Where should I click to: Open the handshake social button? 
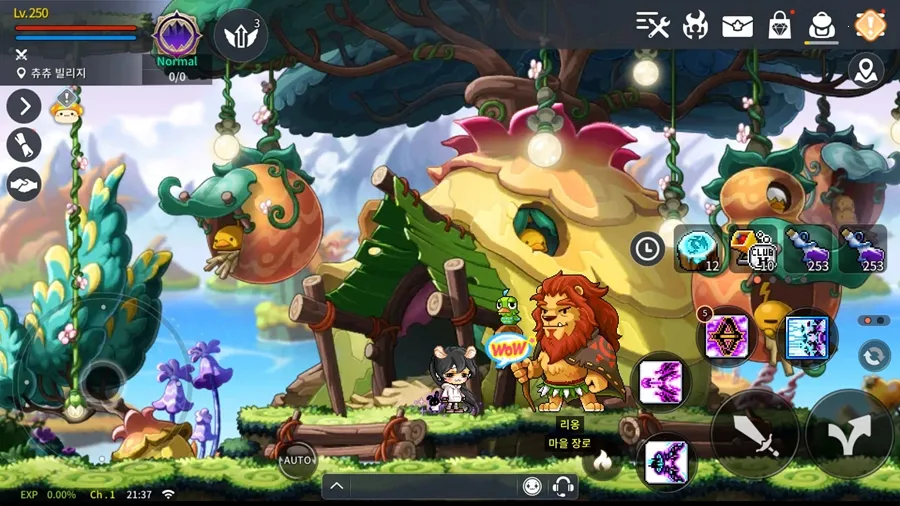tap(24, 184)
